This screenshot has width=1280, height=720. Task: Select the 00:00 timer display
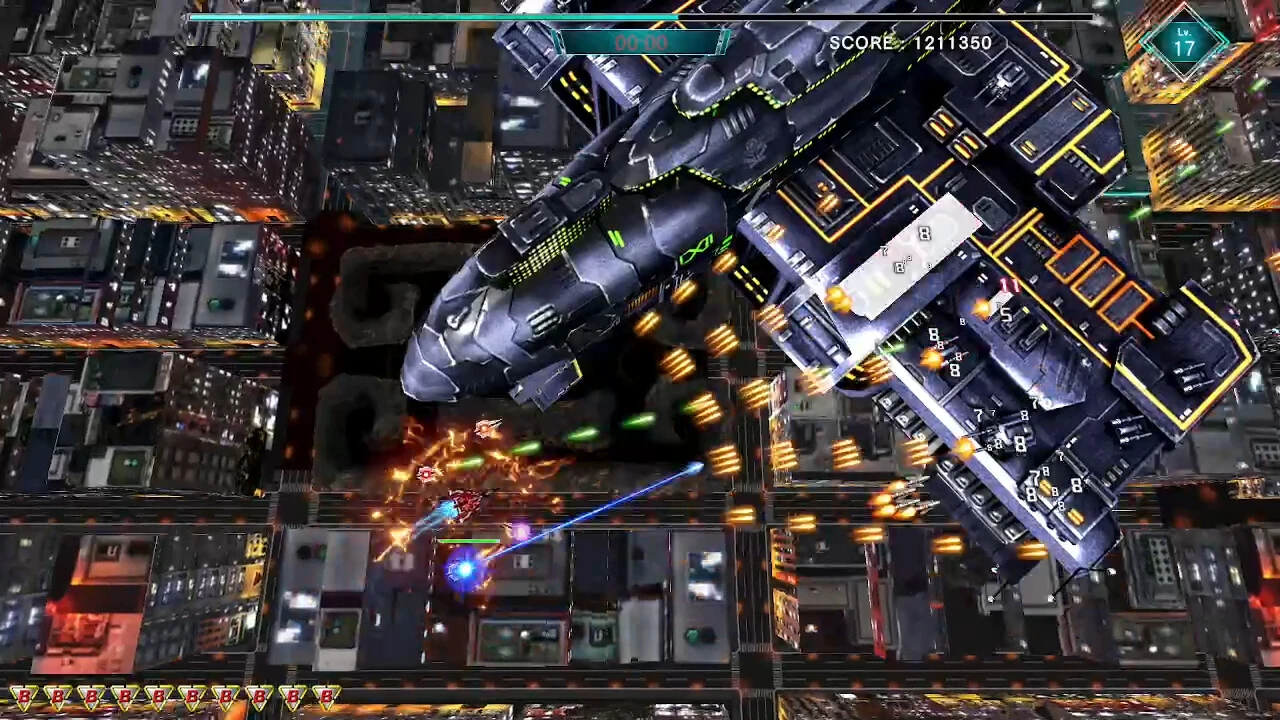pyautogui.click(x=640, y=42)
